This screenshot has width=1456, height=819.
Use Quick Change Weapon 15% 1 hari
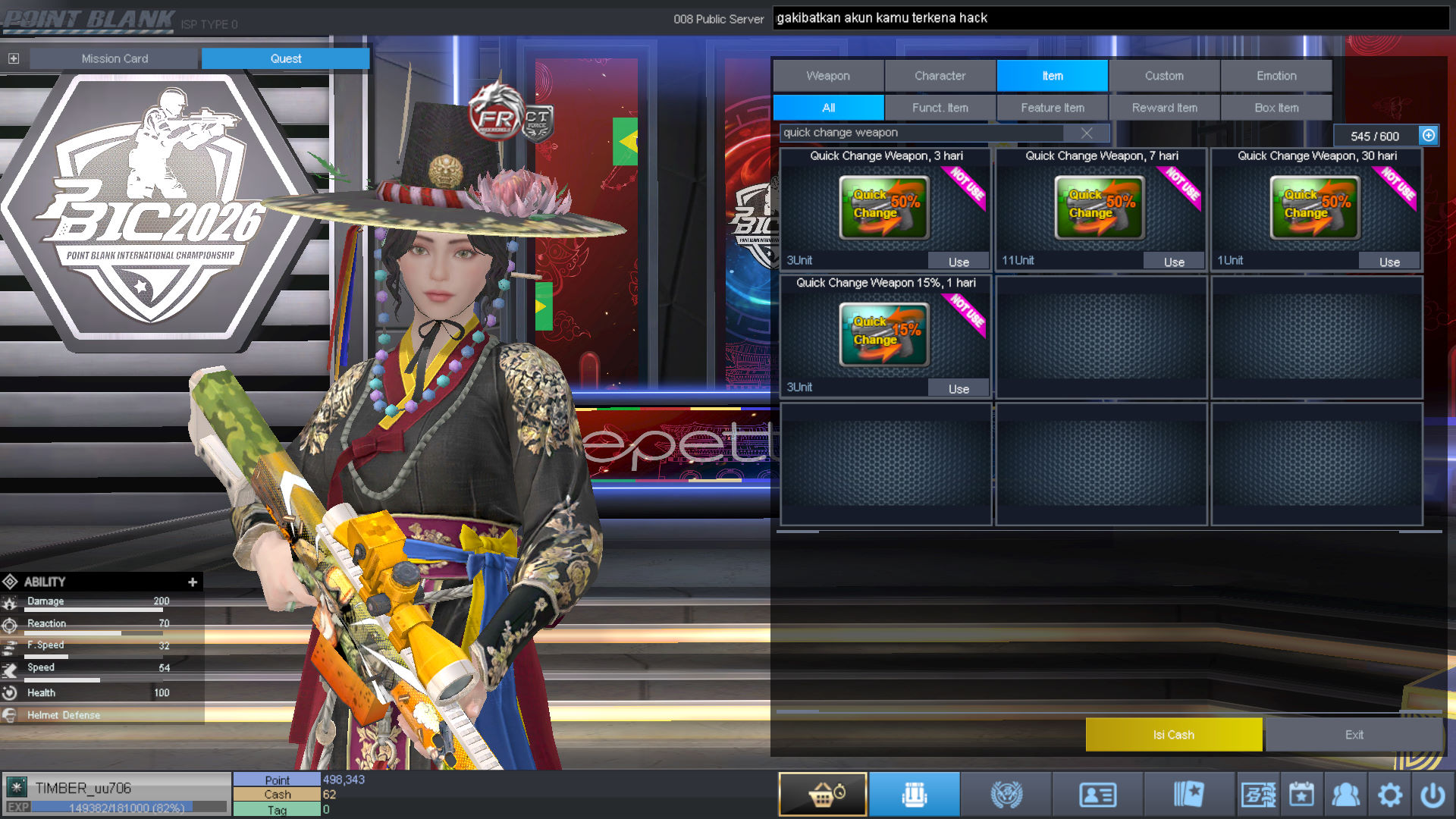tap(959, 389)
